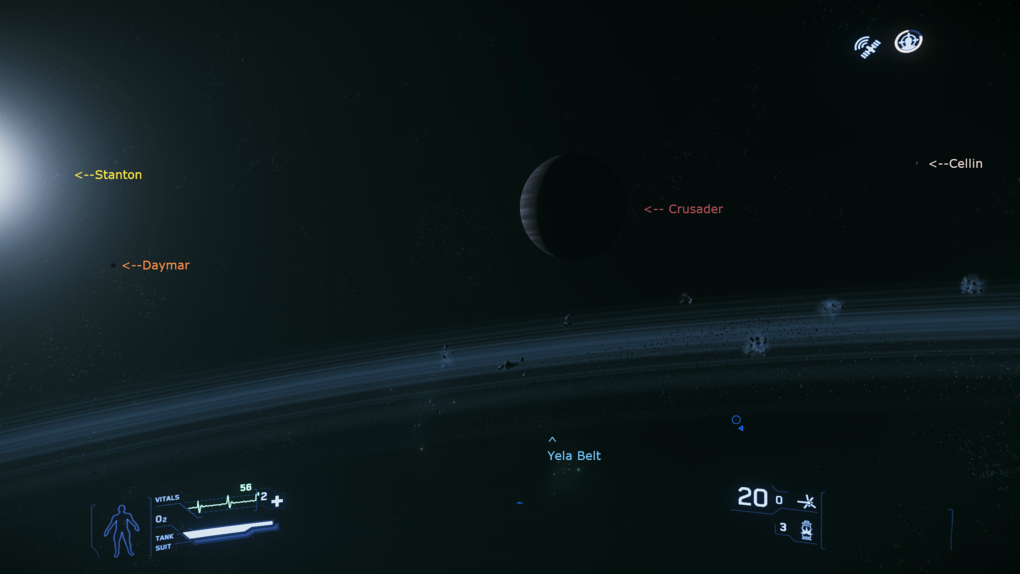Select the fire mode burst icon
The height and width of the screenshot is (574, 1020).
pyautogui.click(x=806, y=501)
